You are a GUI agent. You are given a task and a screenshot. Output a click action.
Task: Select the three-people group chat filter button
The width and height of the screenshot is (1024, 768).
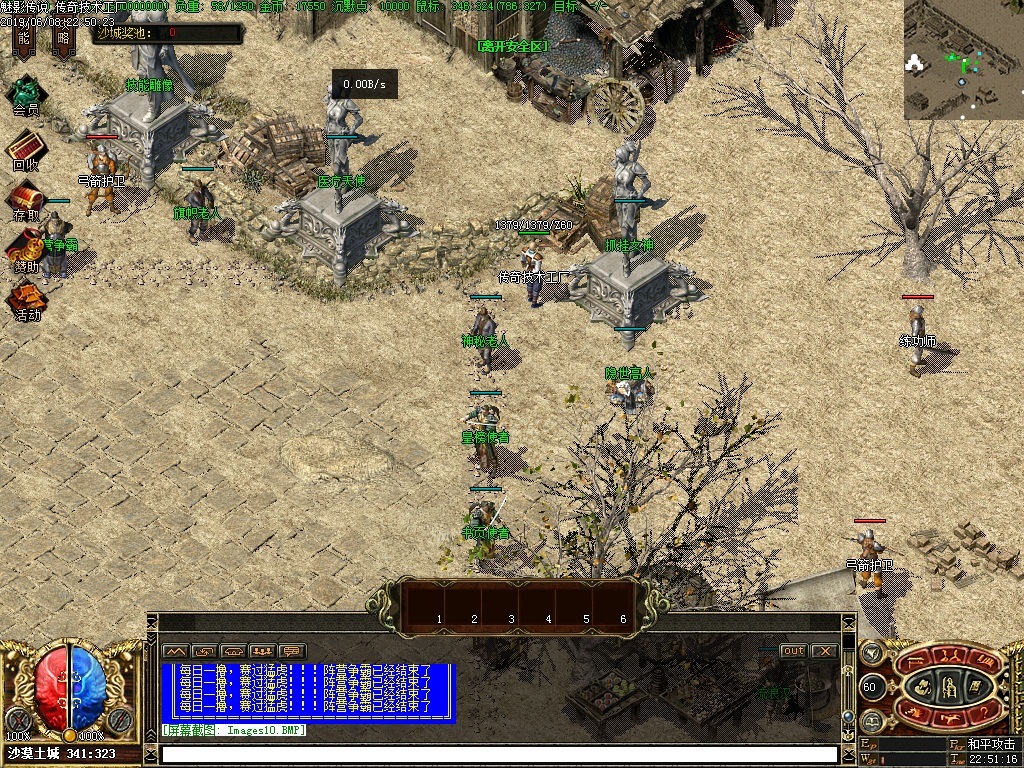263,651
